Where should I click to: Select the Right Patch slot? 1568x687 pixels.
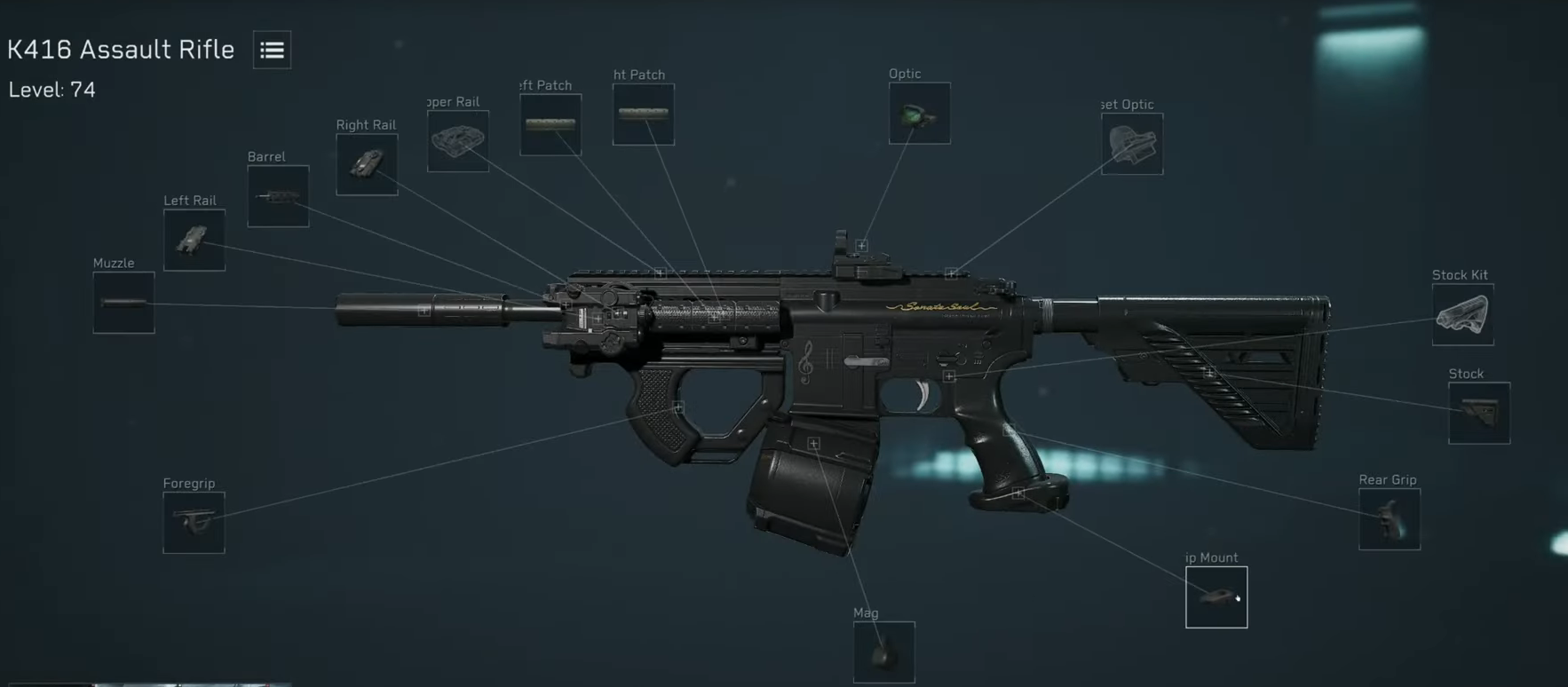point(643,114)
